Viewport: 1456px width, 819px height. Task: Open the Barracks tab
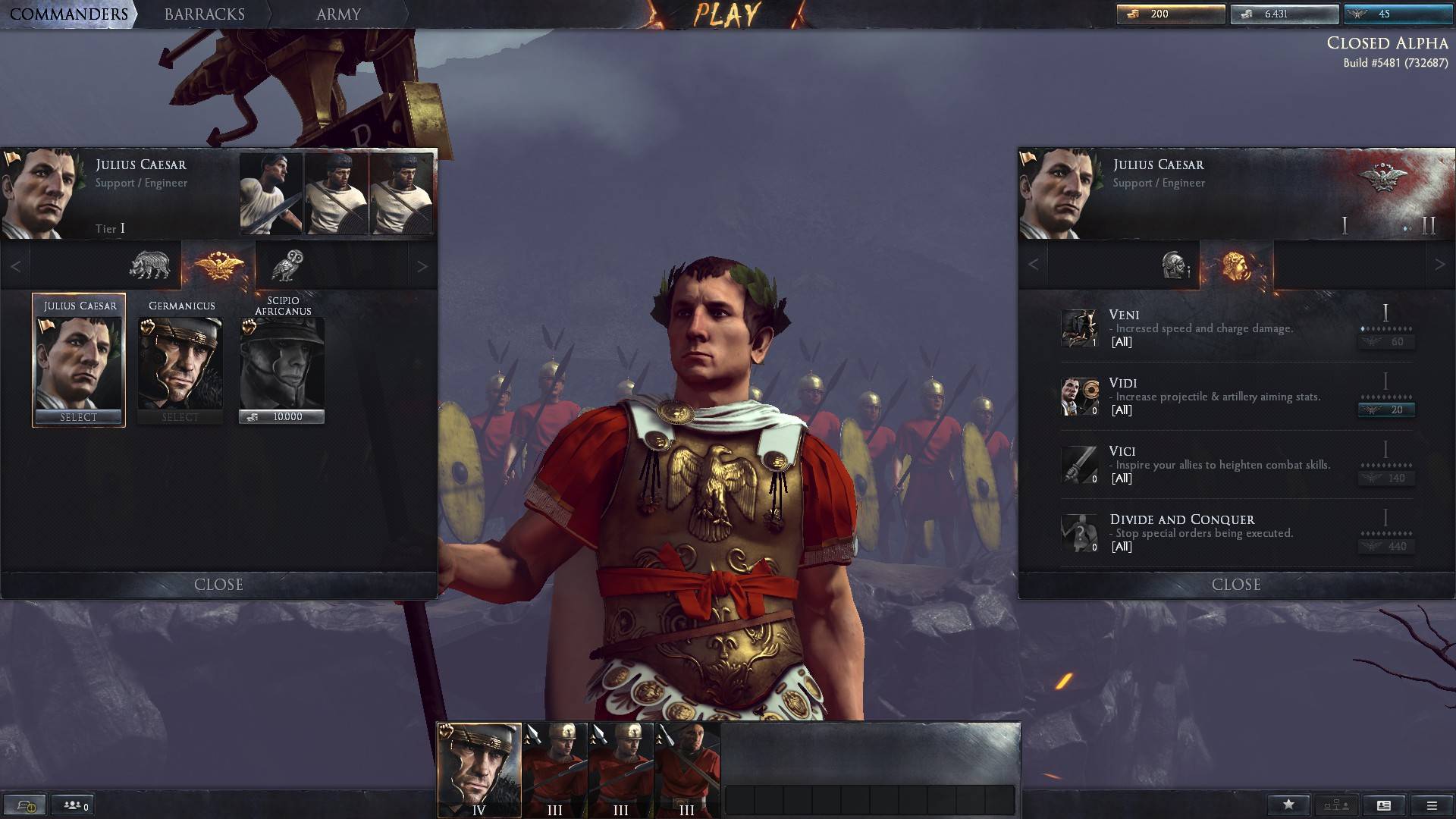204,14
